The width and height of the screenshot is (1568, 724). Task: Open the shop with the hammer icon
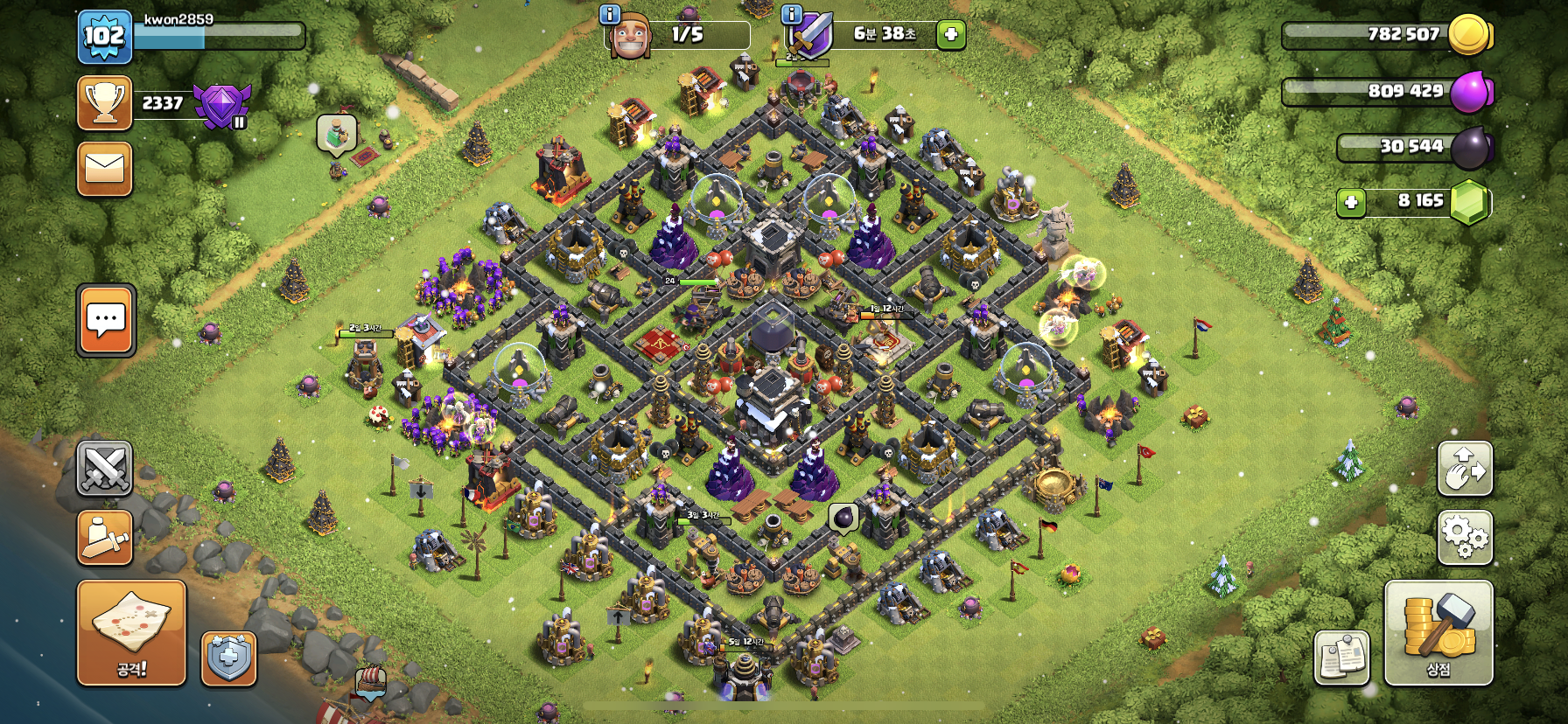(x=1438, y=632)
